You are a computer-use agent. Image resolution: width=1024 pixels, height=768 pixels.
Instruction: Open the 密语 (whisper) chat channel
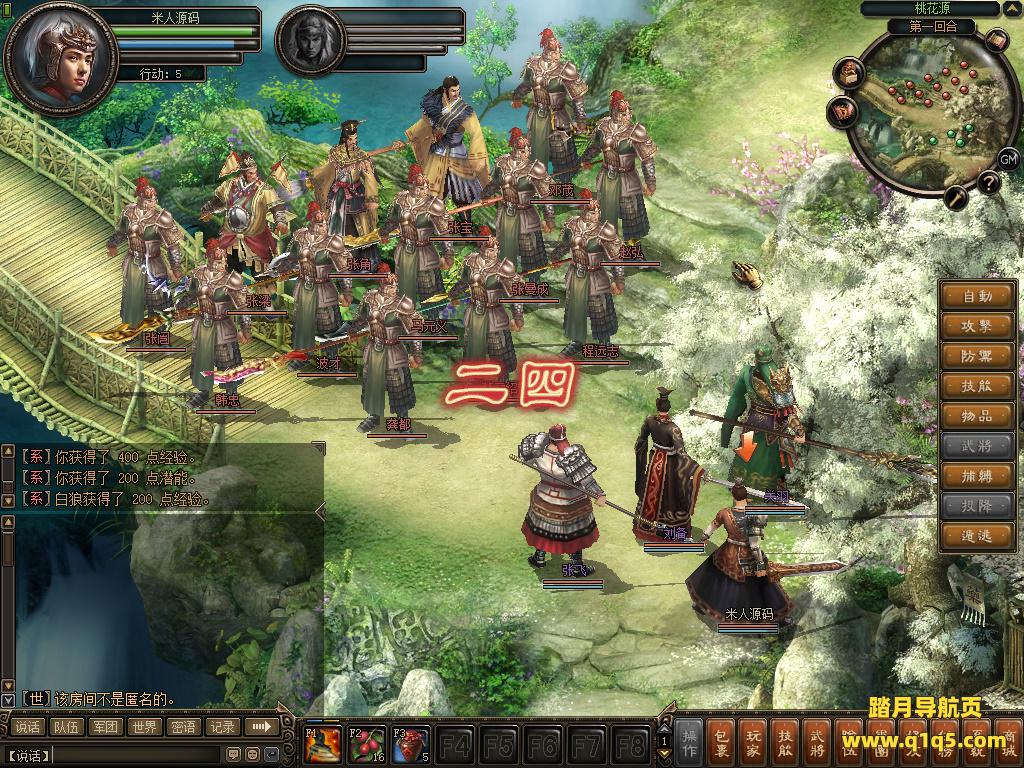click(x=184, y=727)
